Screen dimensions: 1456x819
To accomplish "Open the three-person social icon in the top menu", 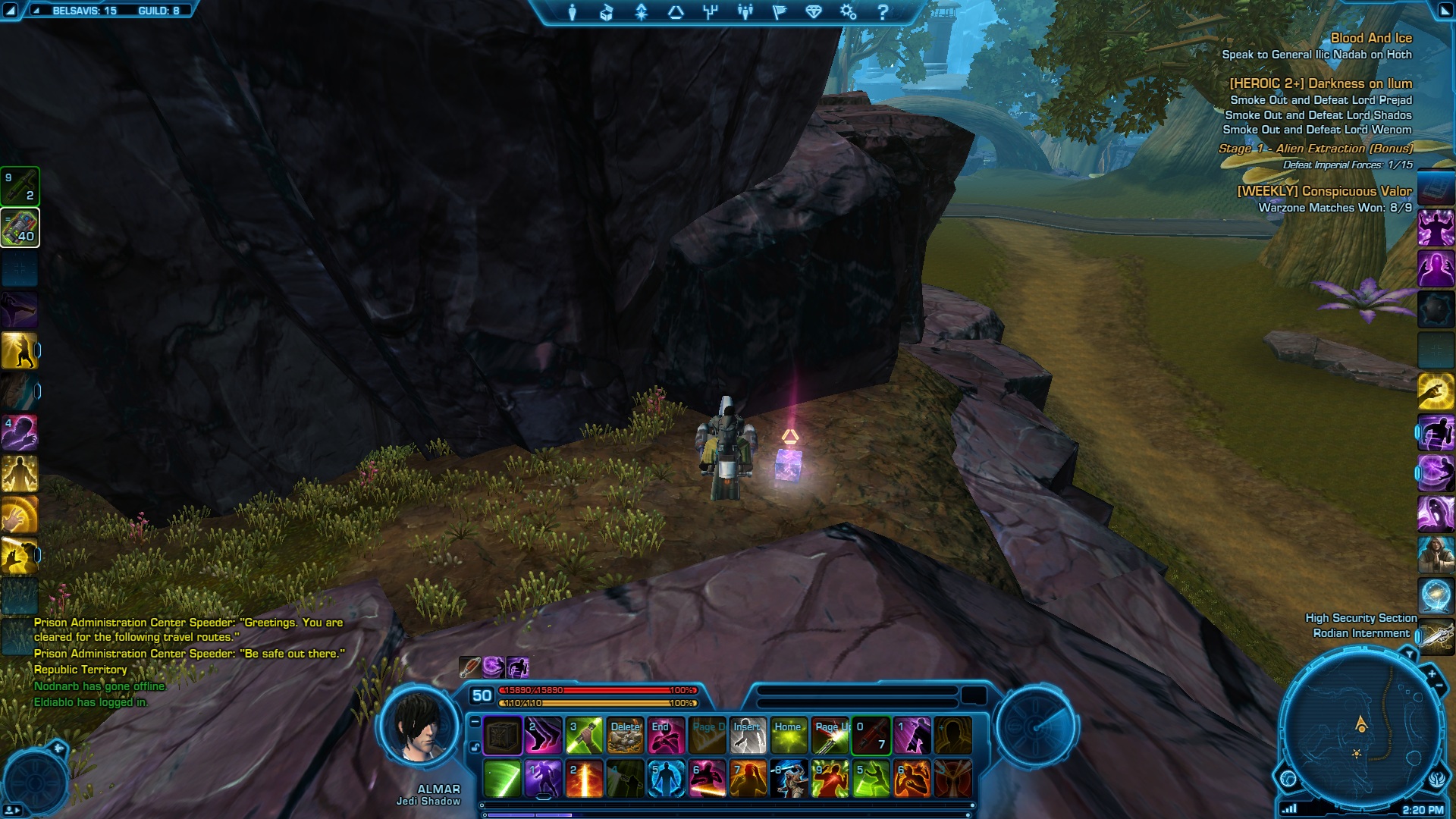I will [x=745, y=12].
